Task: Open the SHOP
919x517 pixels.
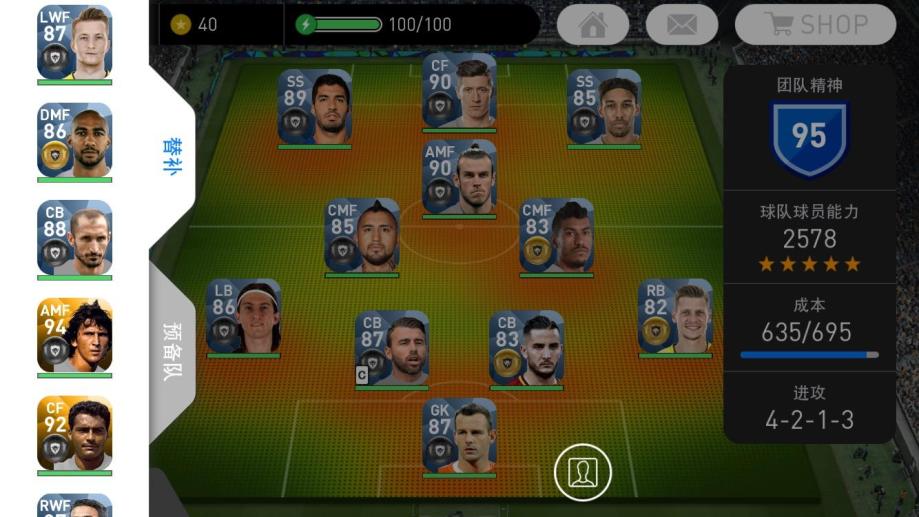Action: (x=815, y=25)
